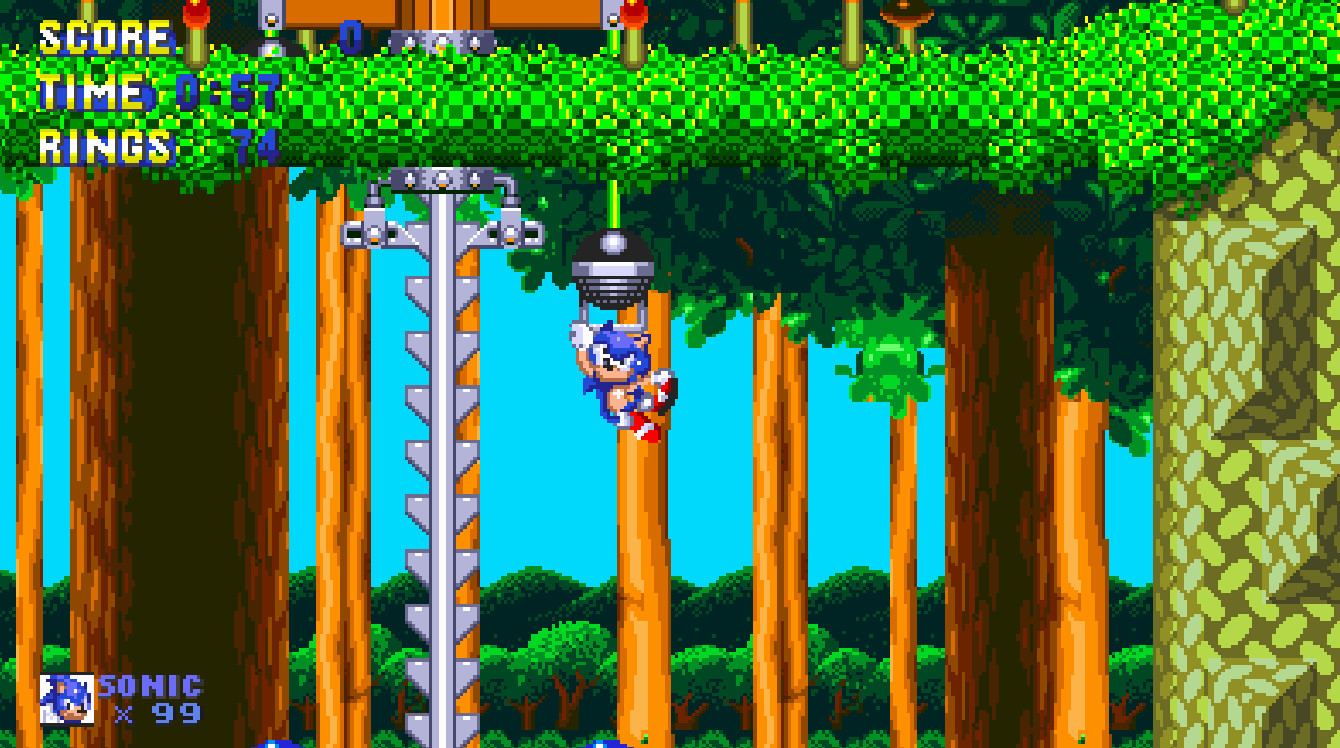Select Sonic hanging from the pulley handle
The width and height of the screenshot is (1340, 748).
612,375
